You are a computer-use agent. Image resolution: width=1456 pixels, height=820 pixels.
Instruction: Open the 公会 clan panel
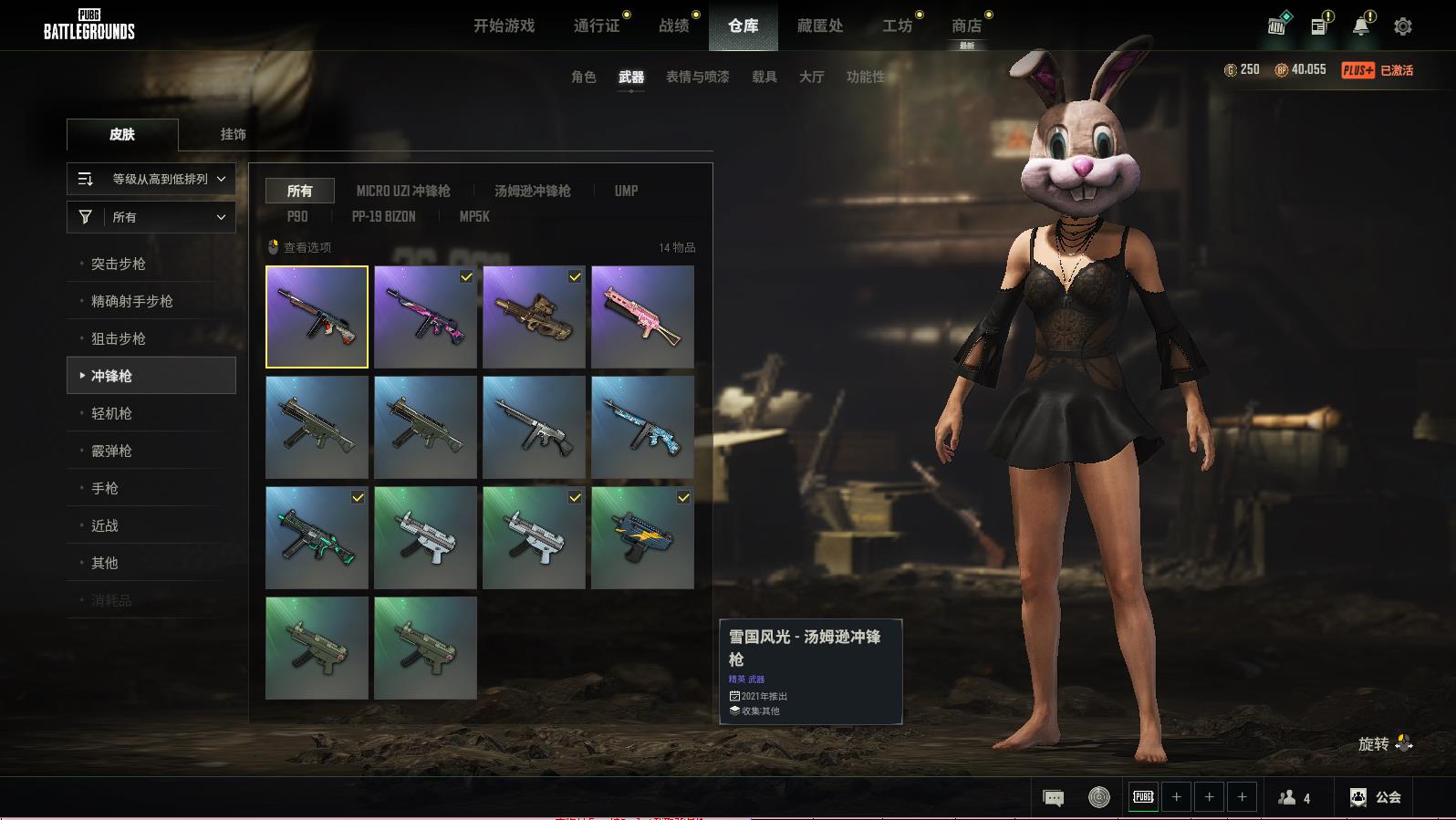[x=1376, y=797]
